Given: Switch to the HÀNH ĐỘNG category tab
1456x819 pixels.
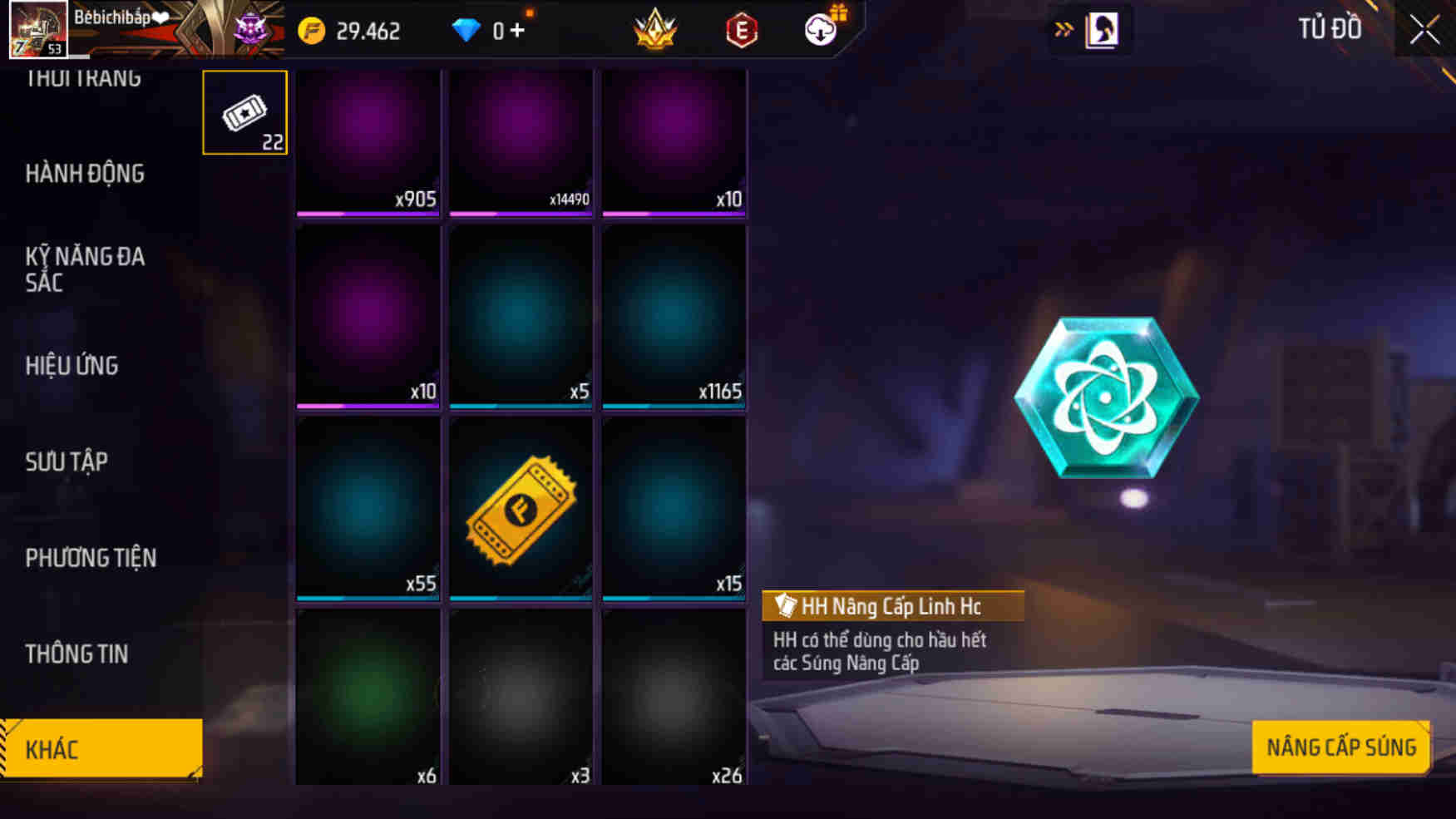Looking at the screenshot, I should click(x=85, y=173).
